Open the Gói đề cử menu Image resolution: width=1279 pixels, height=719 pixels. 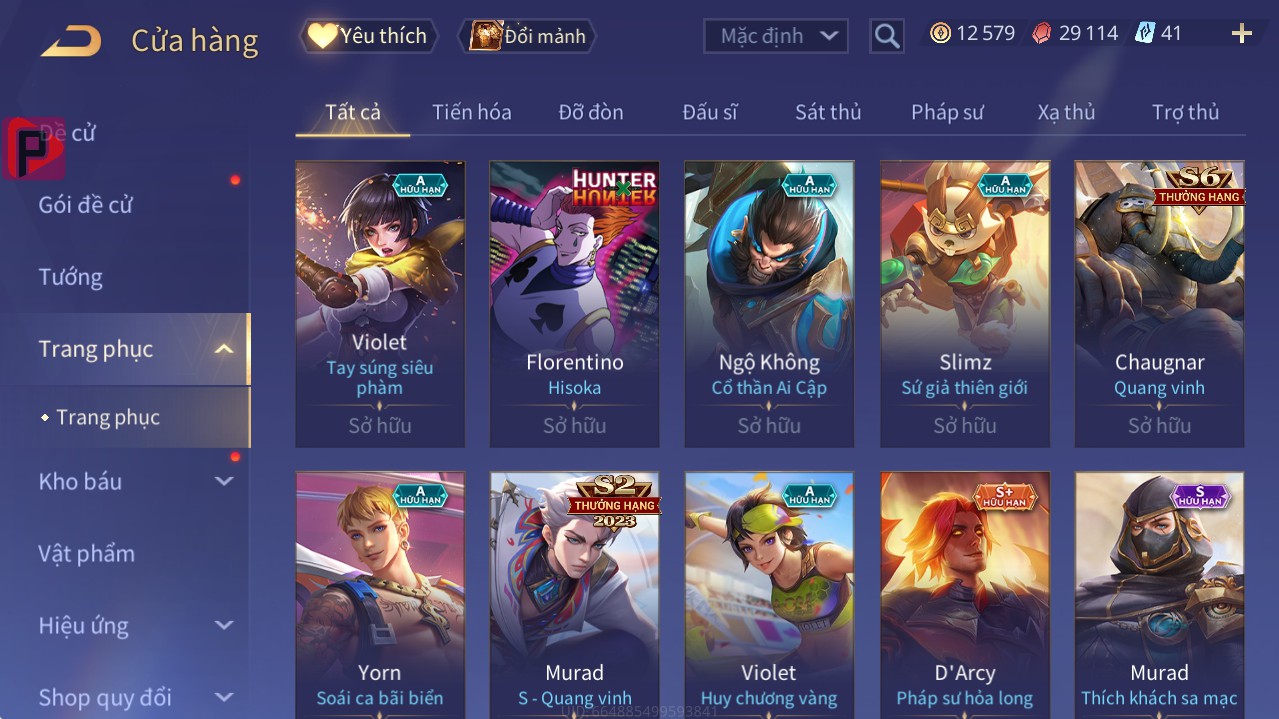tap(86, 205)
